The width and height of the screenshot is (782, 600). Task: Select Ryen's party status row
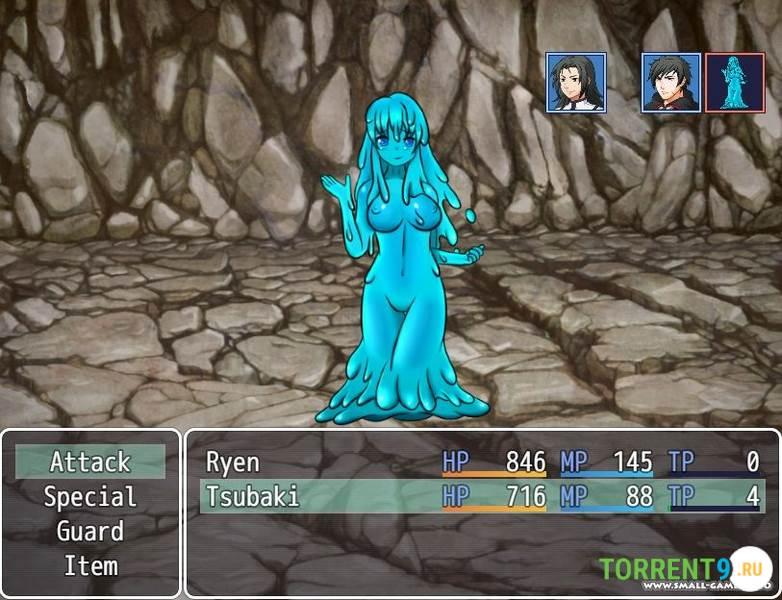[x=482, y=462]
